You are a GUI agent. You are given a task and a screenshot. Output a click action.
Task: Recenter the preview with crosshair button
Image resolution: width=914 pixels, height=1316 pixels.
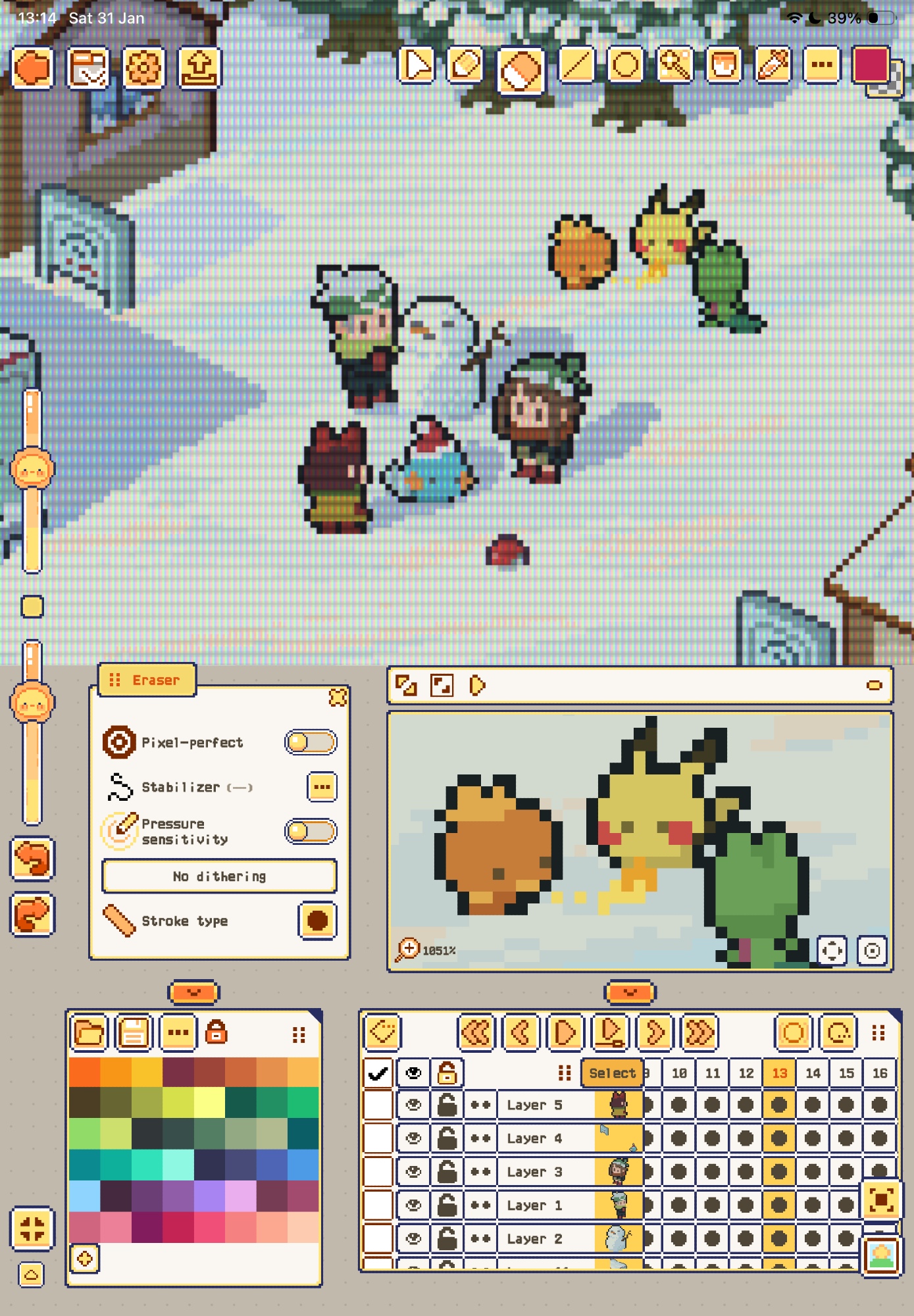(832, 951)
